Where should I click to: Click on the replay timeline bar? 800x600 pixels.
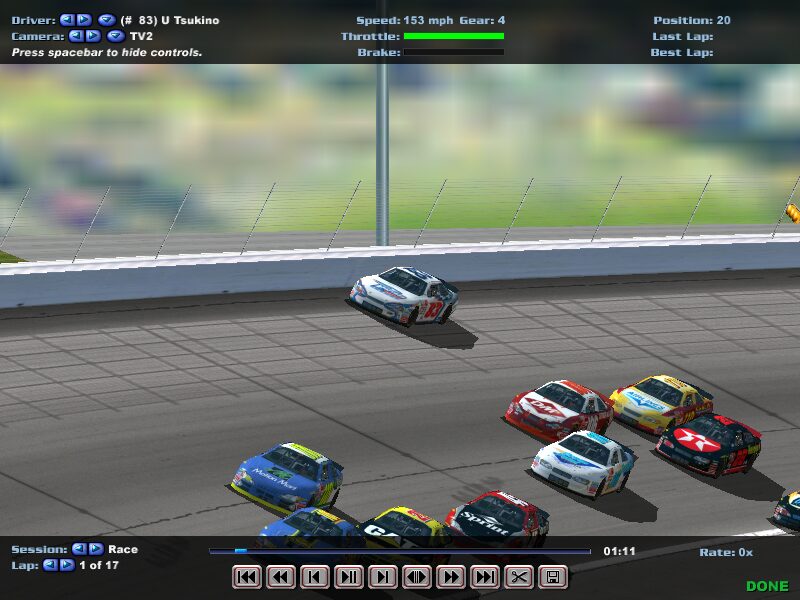click(400, 550)
